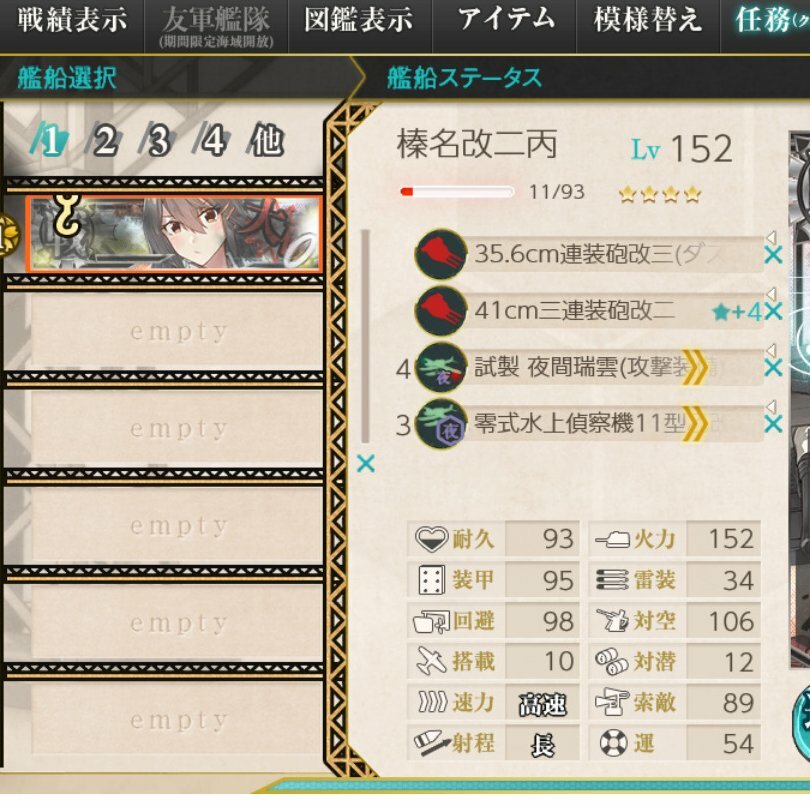Viewport: 810px width, 810px height.
Task: Switch to fleet tab 3
Action: coord(158,142)
